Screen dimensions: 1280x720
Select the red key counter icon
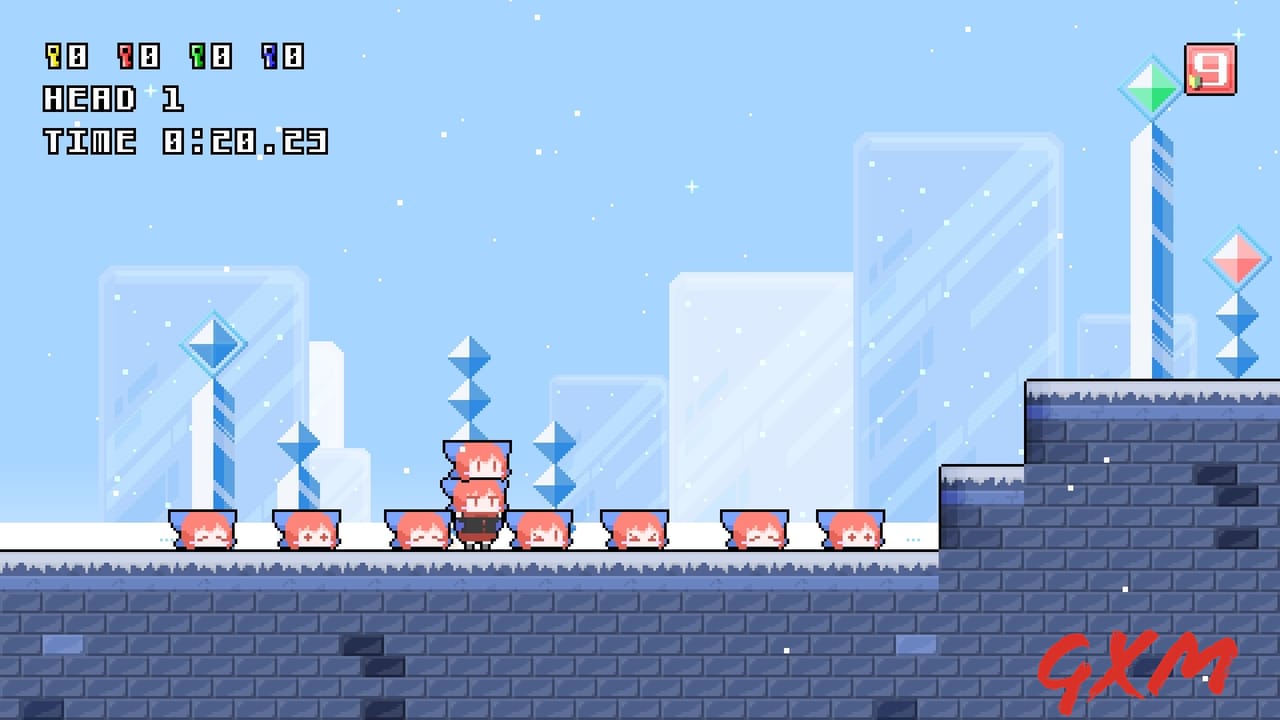tap(124, 57)
